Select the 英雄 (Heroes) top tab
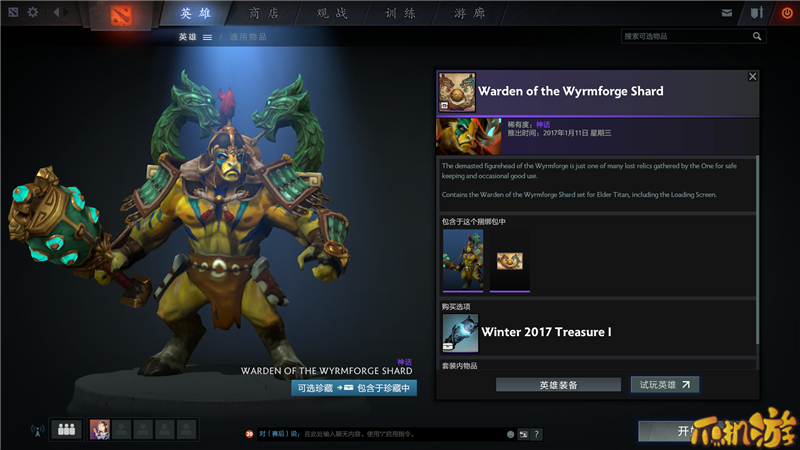The height and width of the screenshot is (450, 800). click(196, 13)
